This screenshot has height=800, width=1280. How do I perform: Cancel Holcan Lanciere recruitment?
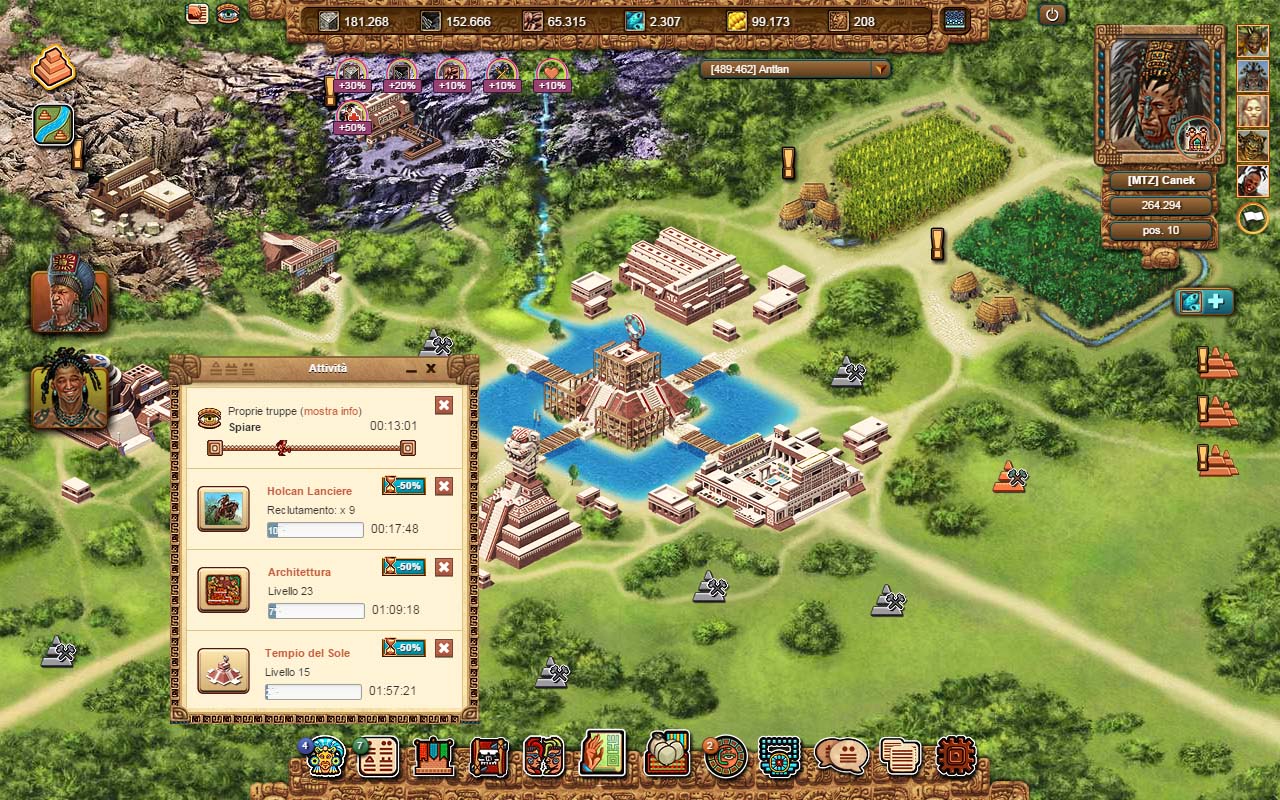pos(444,486)
